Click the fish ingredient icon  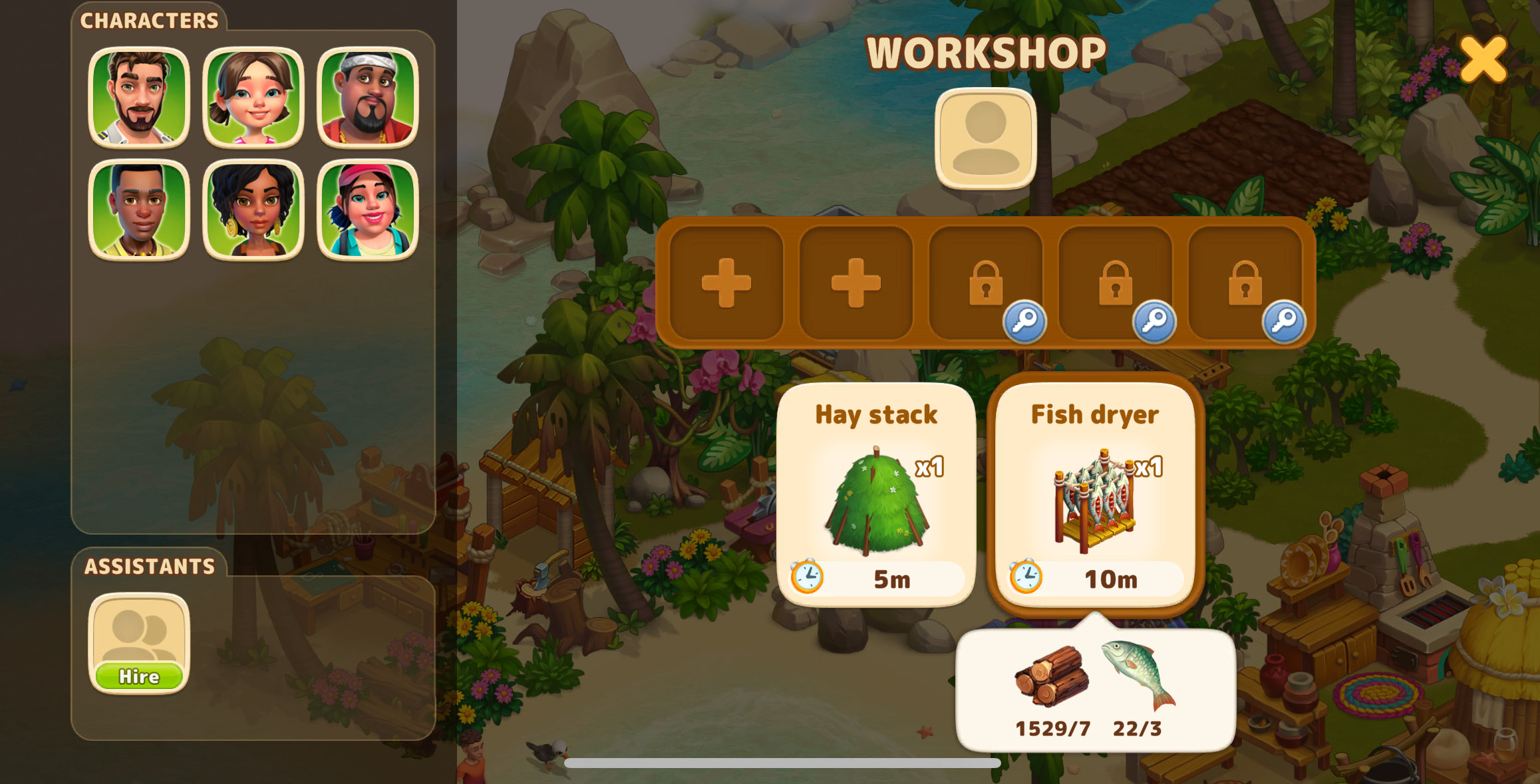(x=1138, y=674)
